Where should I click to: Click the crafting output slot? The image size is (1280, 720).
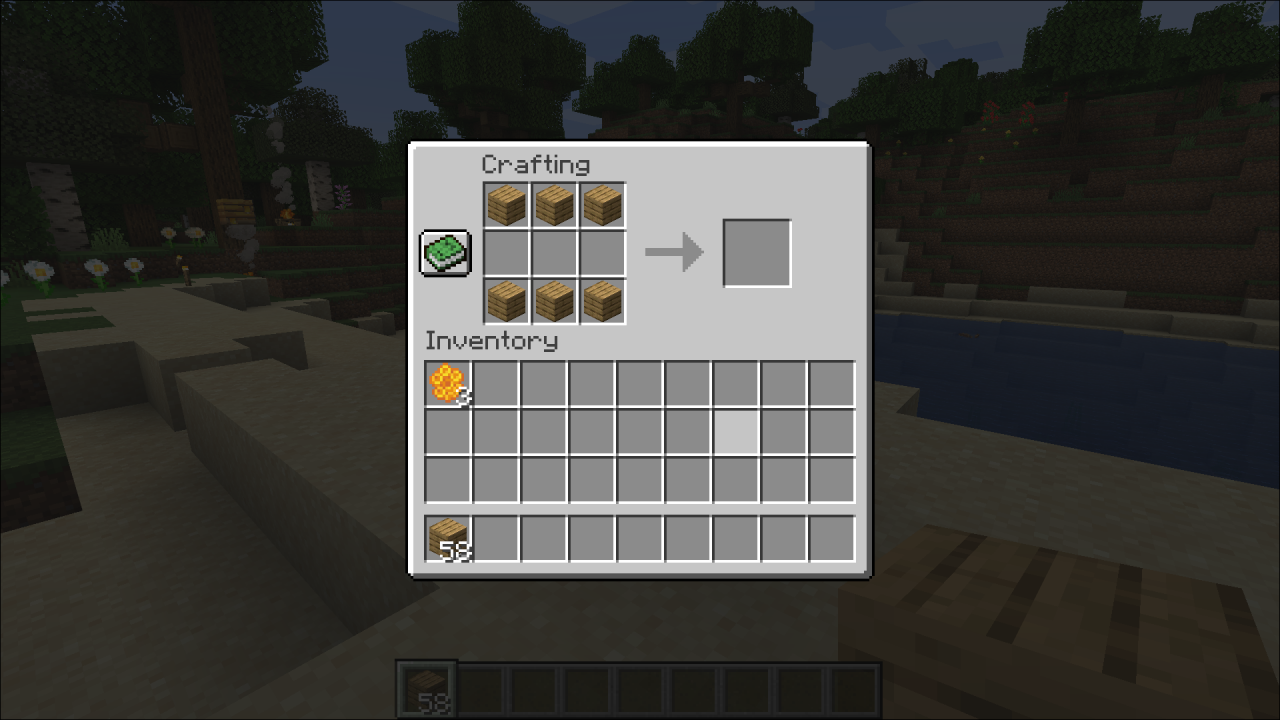pos(757,251)
